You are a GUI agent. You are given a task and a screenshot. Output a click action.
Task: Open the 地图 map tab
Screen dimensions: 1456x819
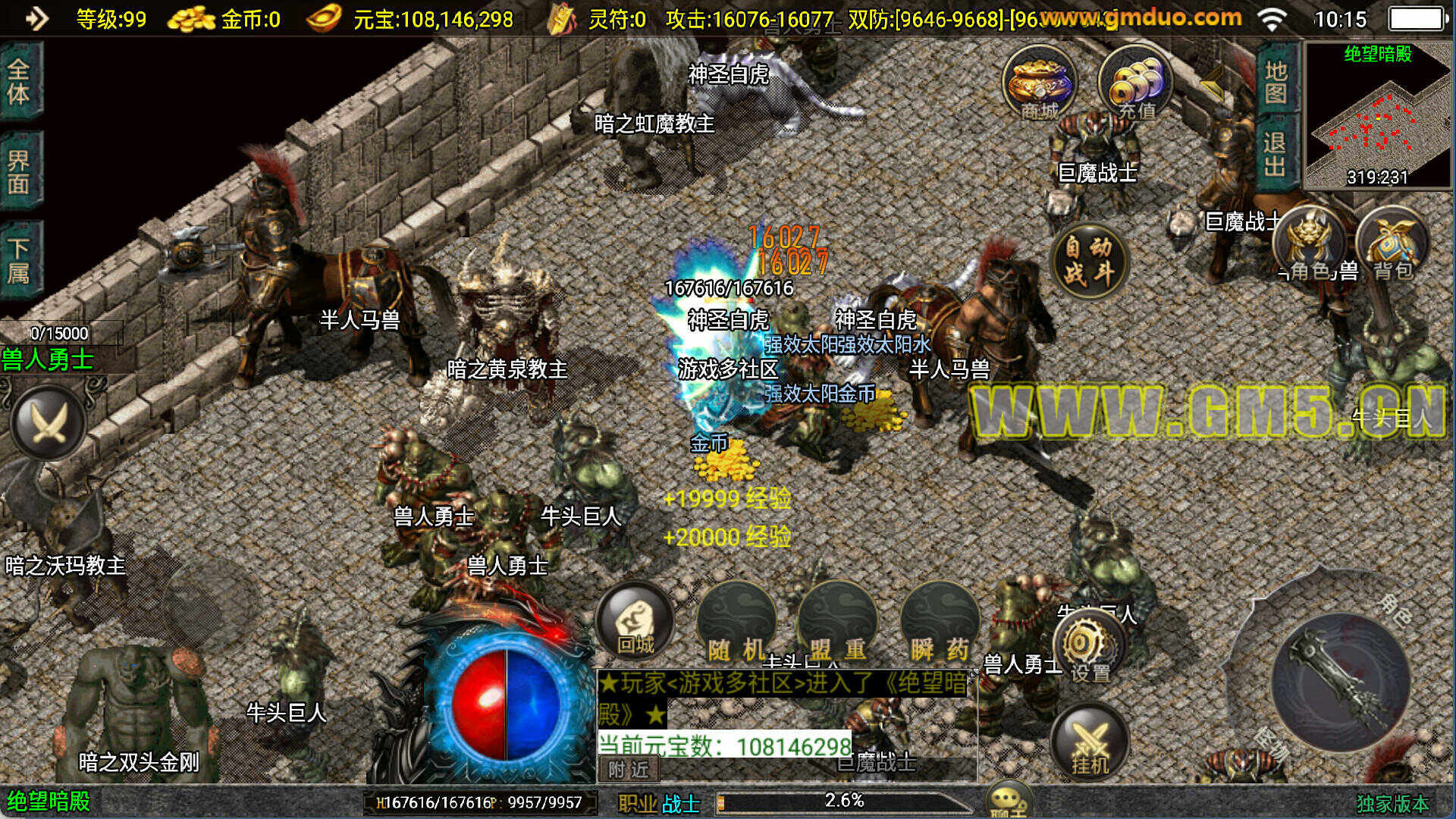click(1276, 82)
